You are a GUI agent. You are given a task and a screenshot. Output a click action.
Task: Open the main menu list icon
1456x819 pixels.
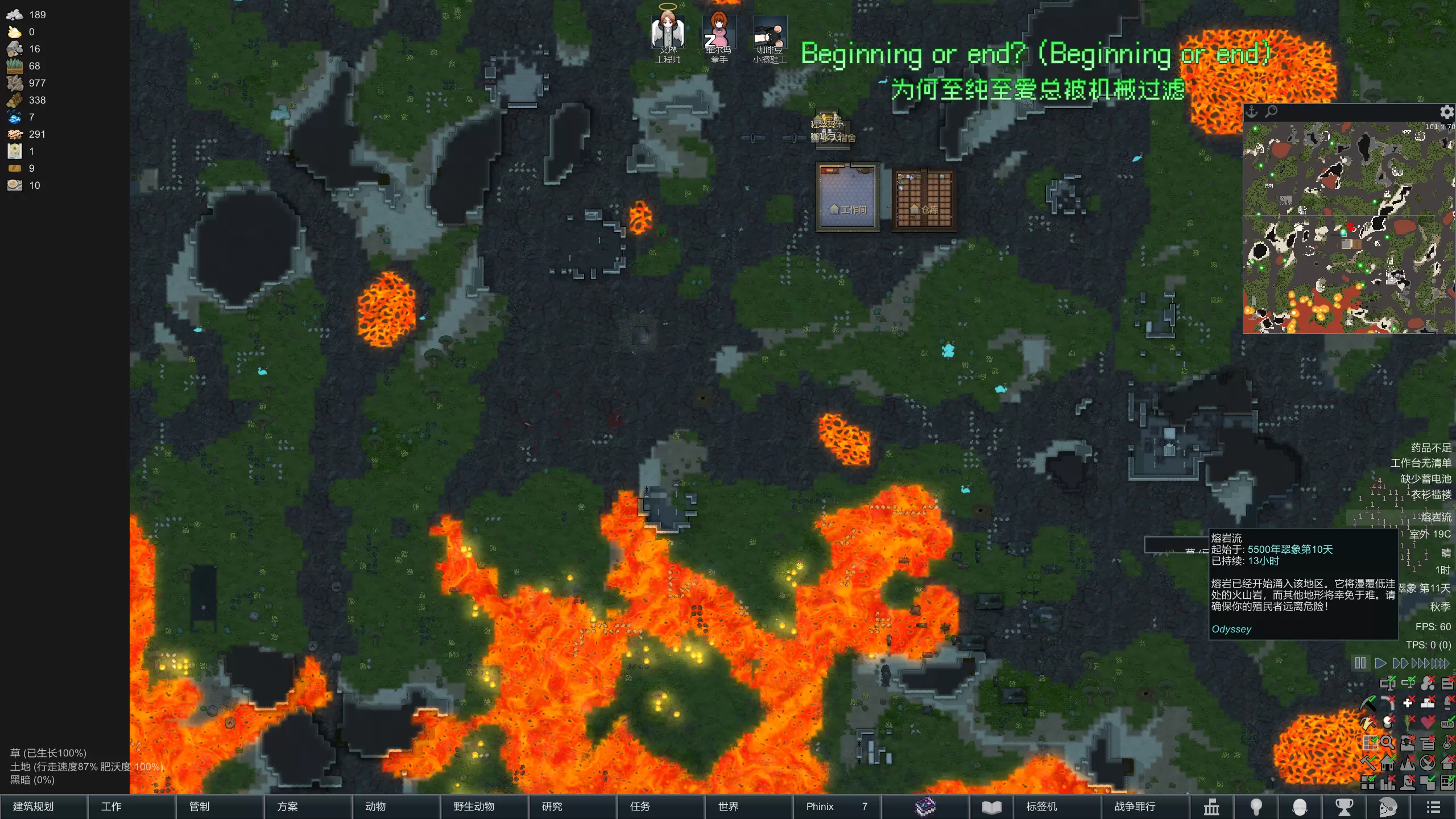point(1433,806)
